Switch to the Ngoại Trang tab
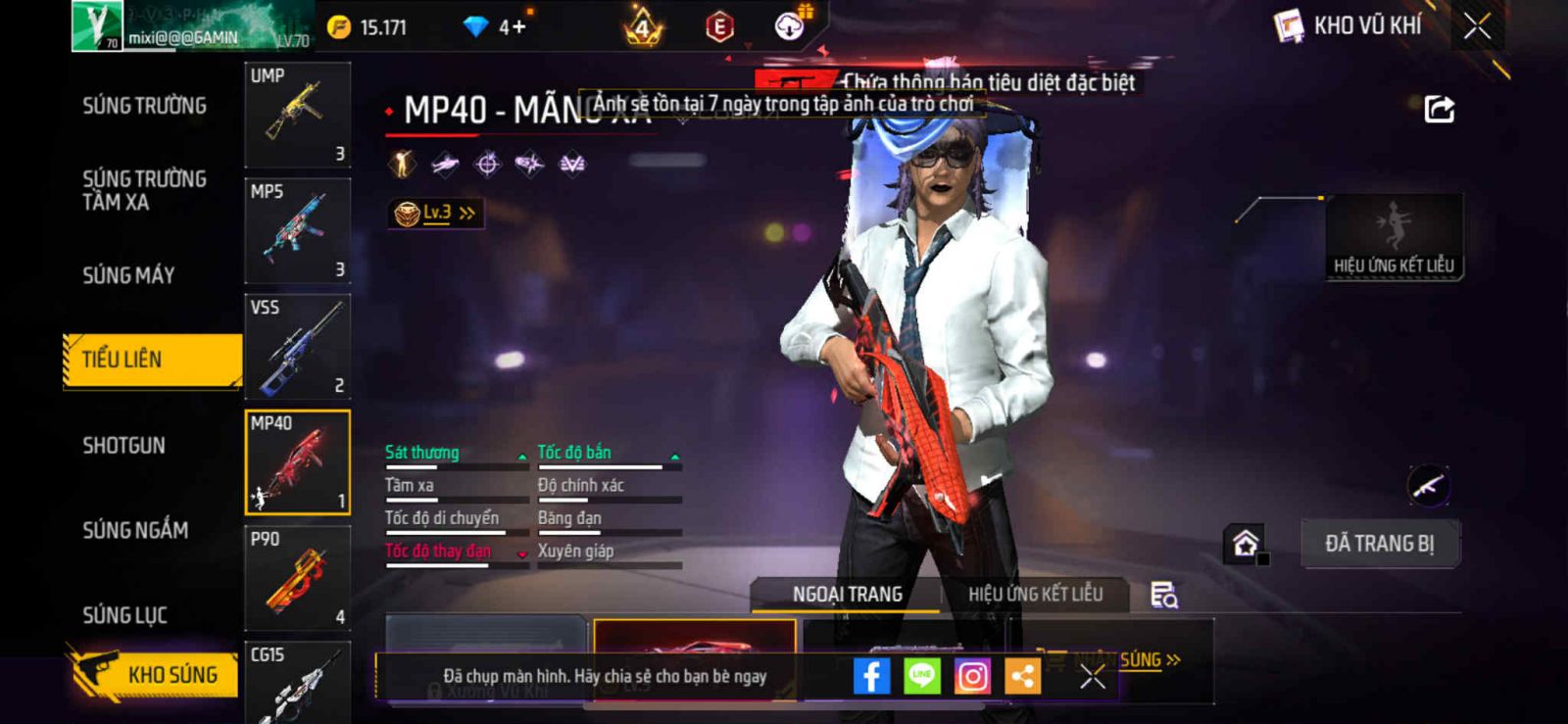Image resolution: width=1568 pixels, height=724 pixels. [x=847, y=595]
